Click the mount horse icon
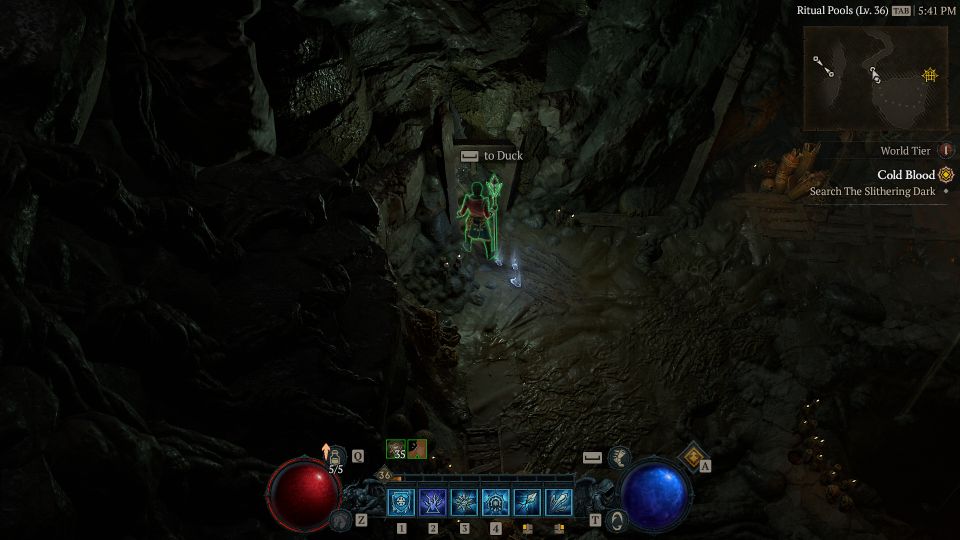 pyautogui.click(x=341, y=520)
